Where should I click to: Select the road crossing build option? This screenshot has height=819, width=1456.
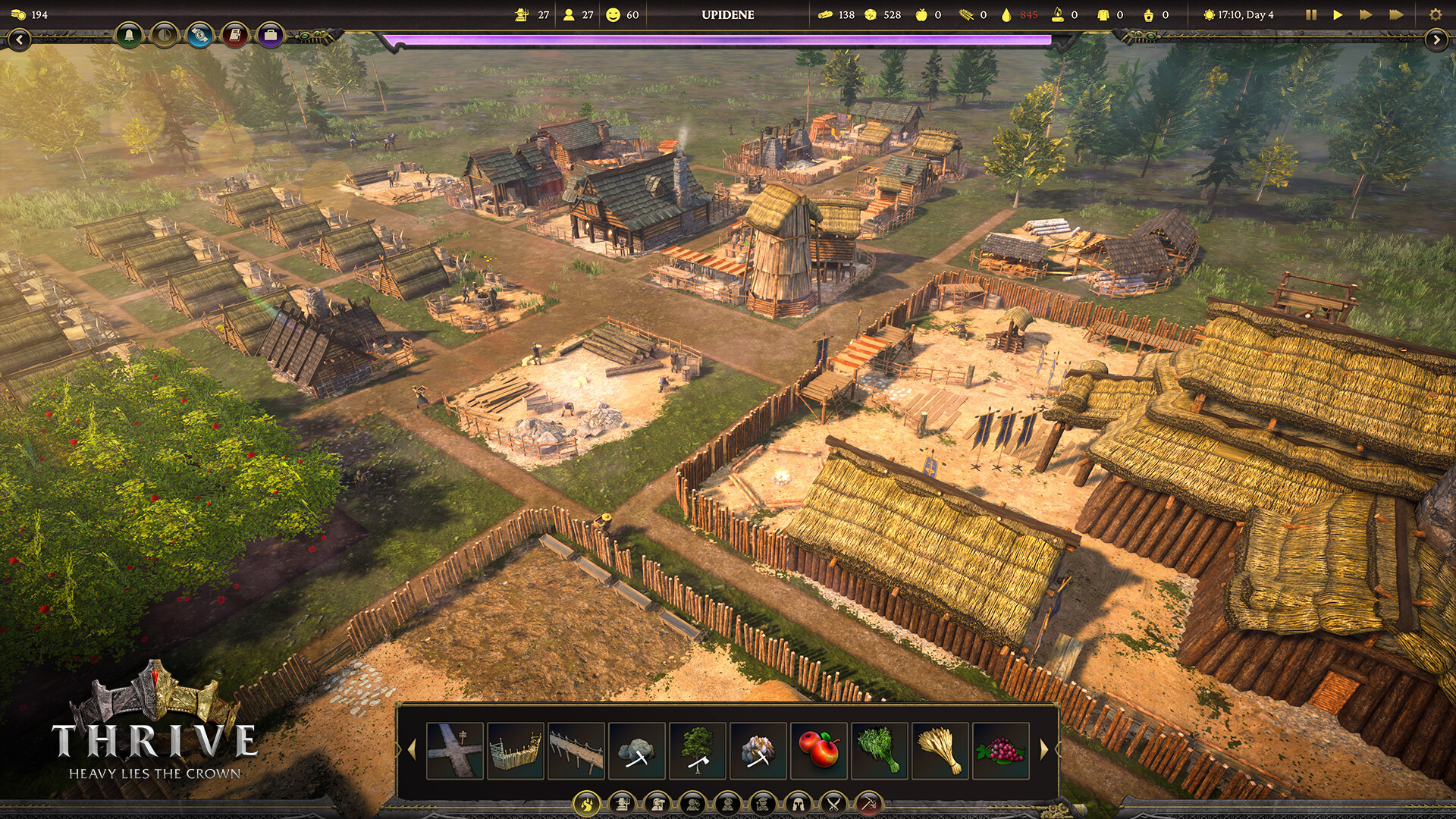[455, 751]
